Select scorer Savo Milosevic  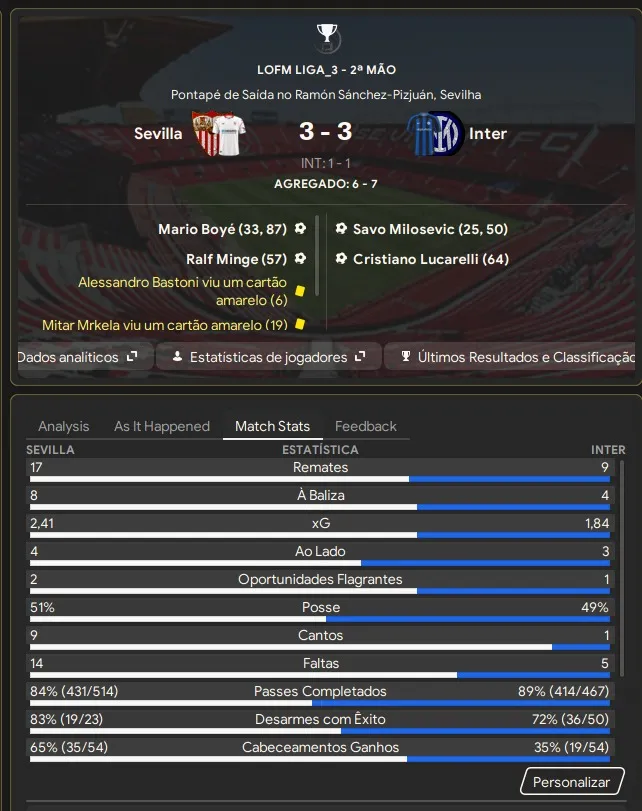430,229
